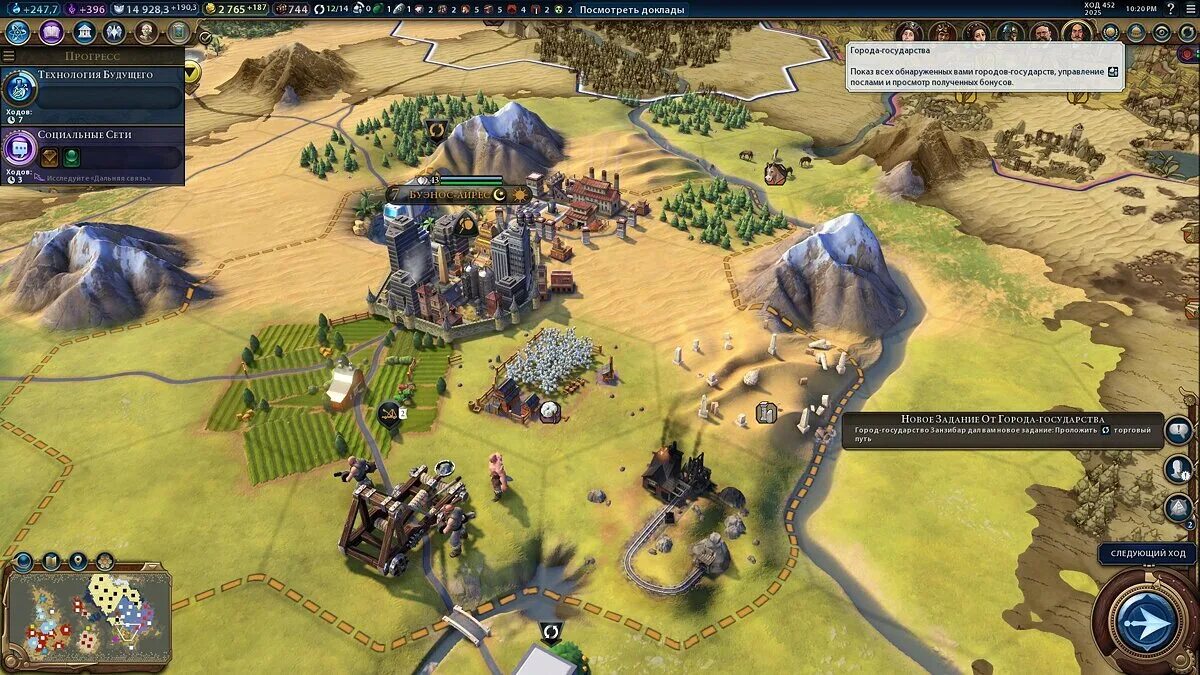Open the government screen icon

84,32
